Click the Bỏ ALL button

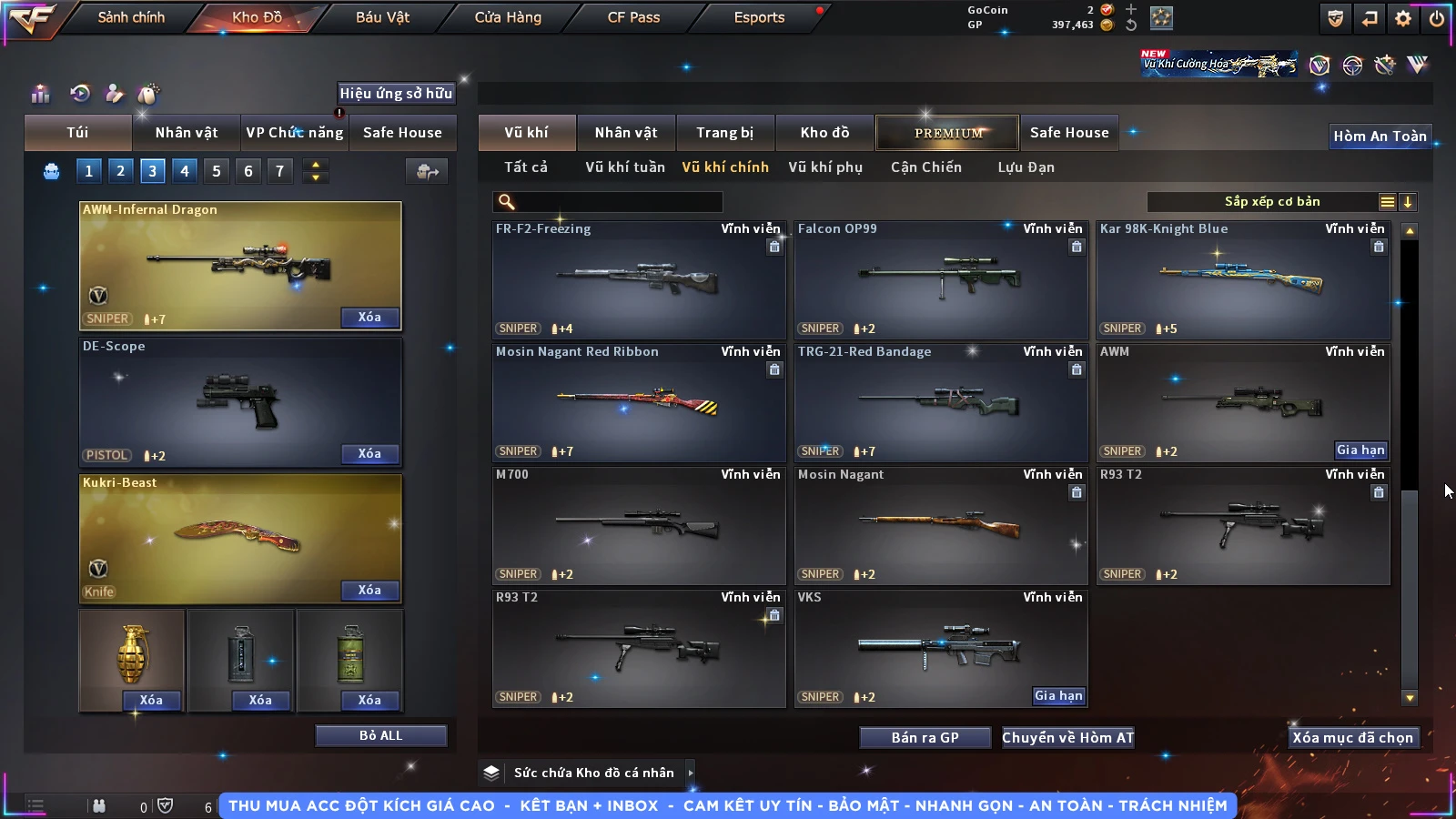point(380,735)
